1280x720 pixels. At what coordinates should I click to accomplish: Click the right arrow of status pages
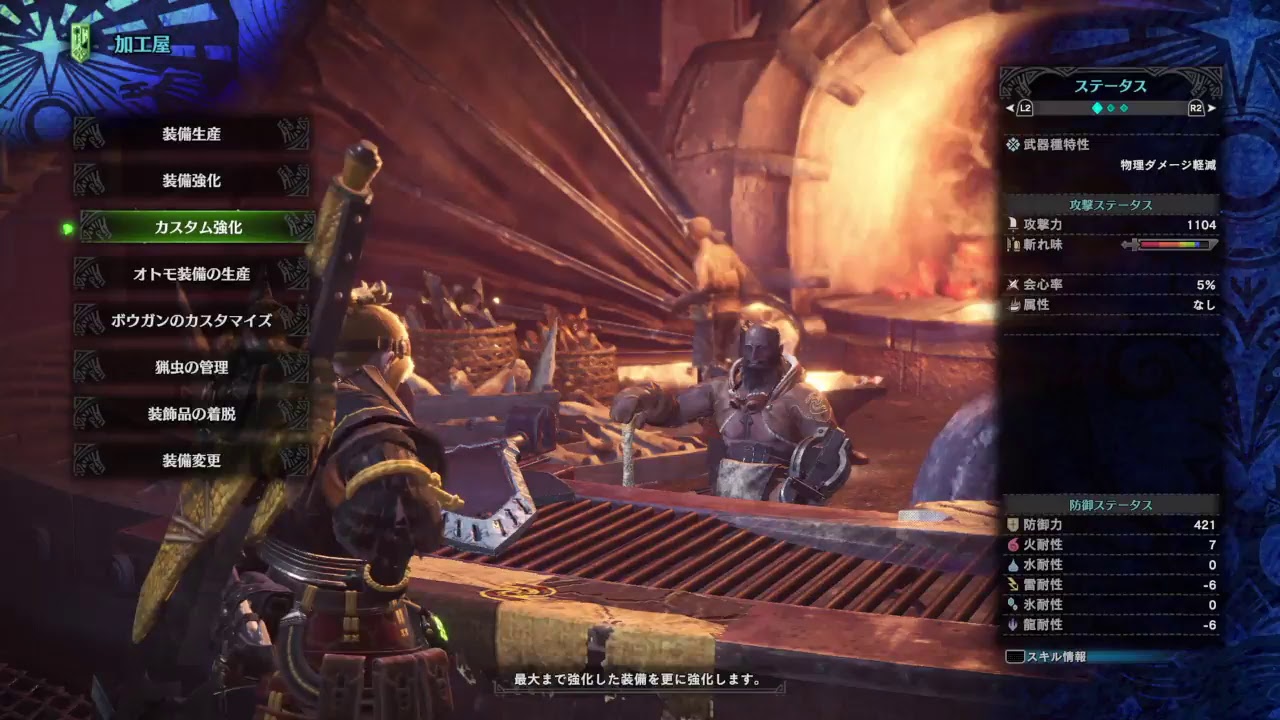coord(1211,108)
